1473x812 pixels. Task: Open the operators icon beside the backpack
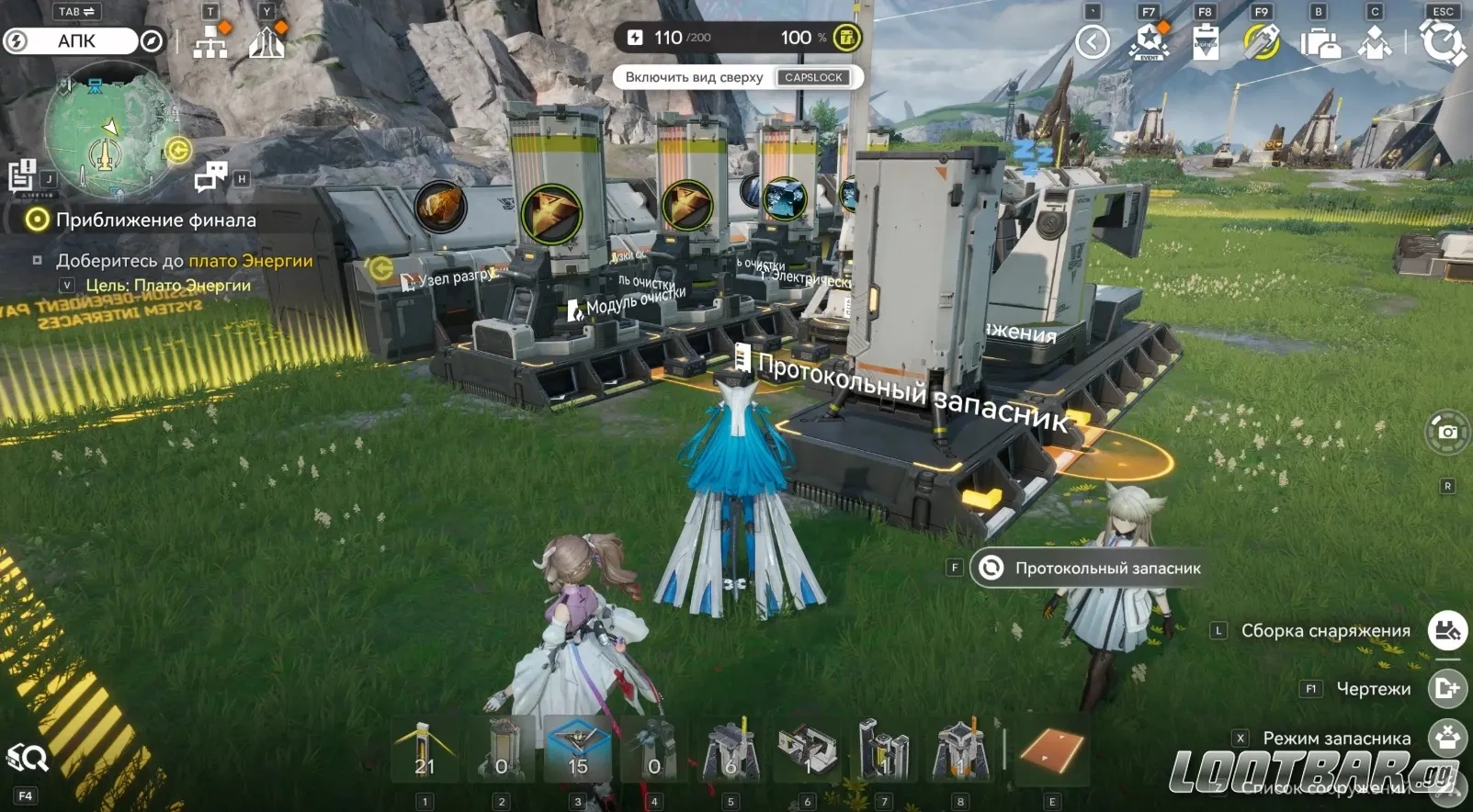(1376, 42)
